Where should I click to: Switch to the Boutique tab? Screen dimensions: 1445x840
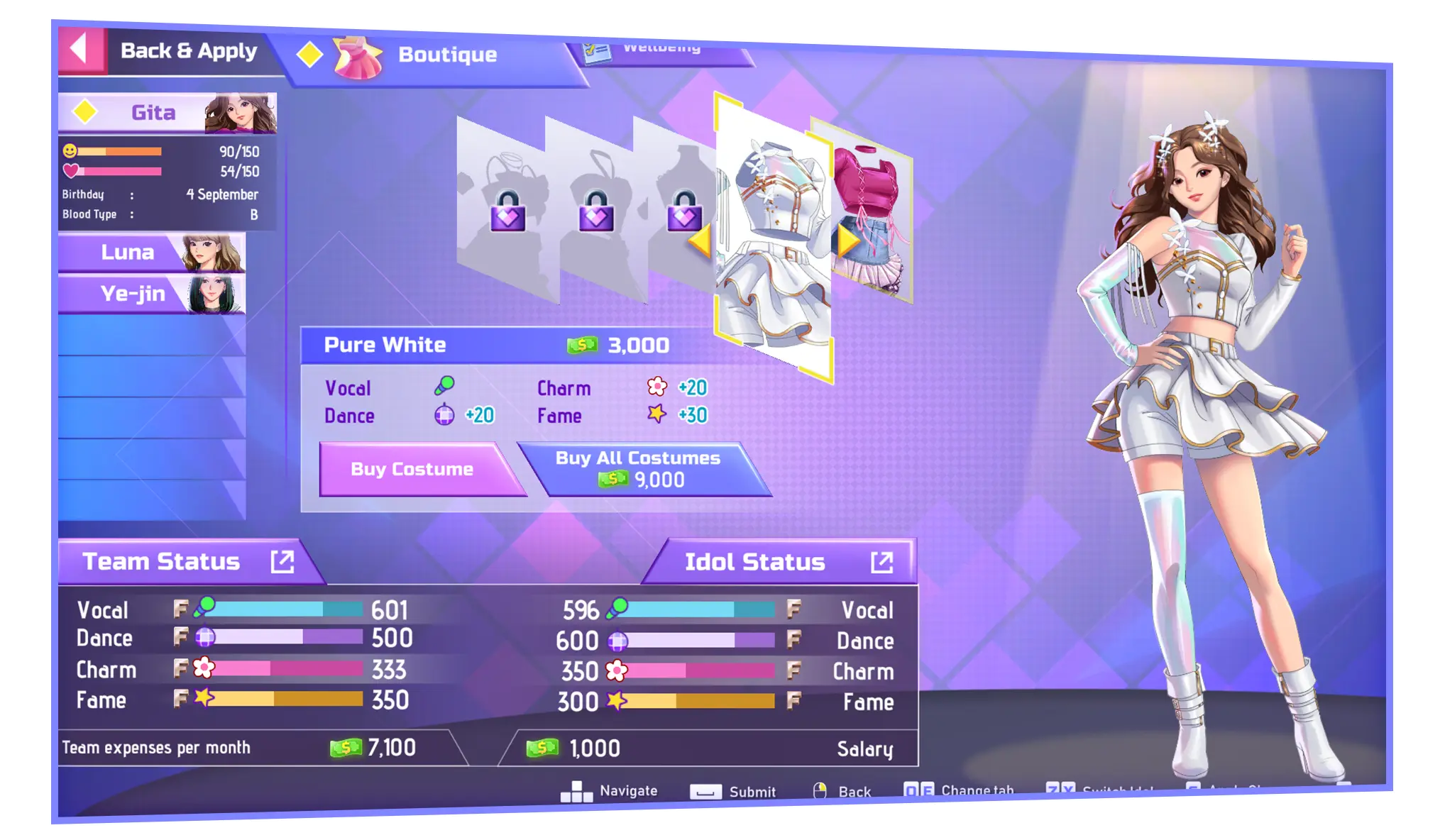[x=433, y=55]
